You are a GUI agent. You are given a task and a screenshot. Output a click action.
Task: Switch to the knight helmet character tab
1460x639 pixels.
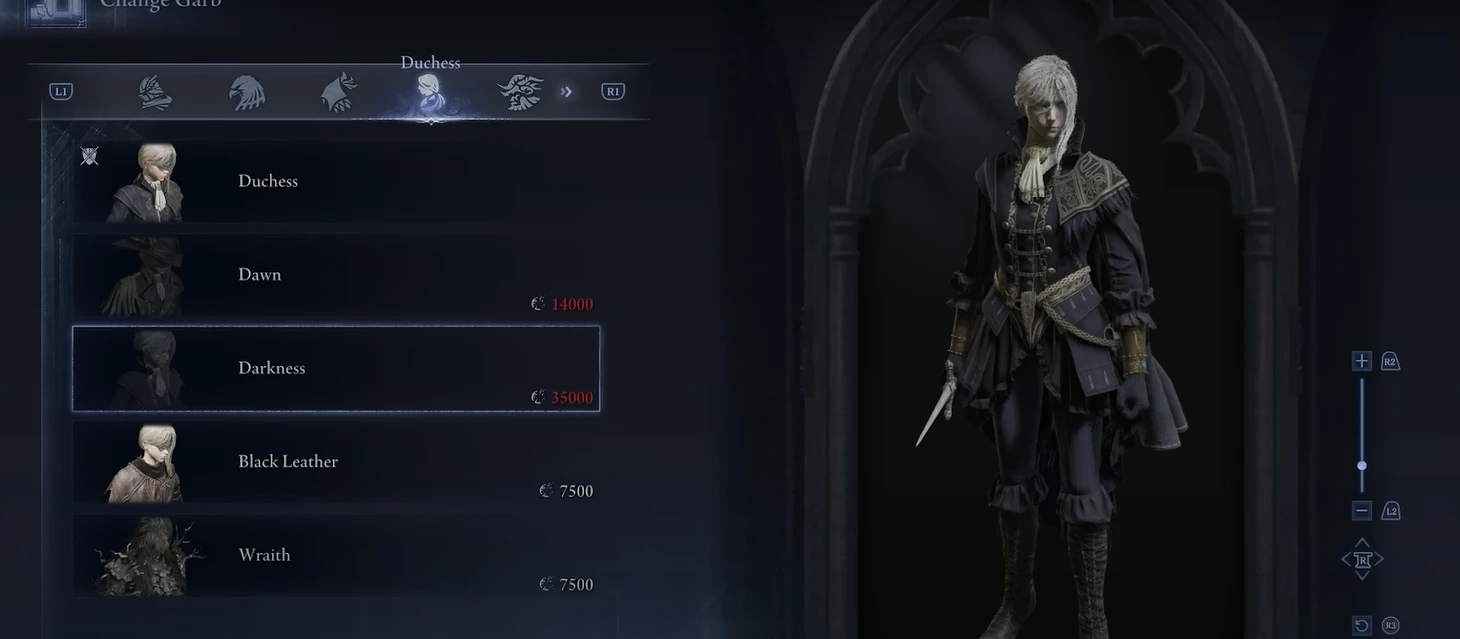(x=155, y=92)
